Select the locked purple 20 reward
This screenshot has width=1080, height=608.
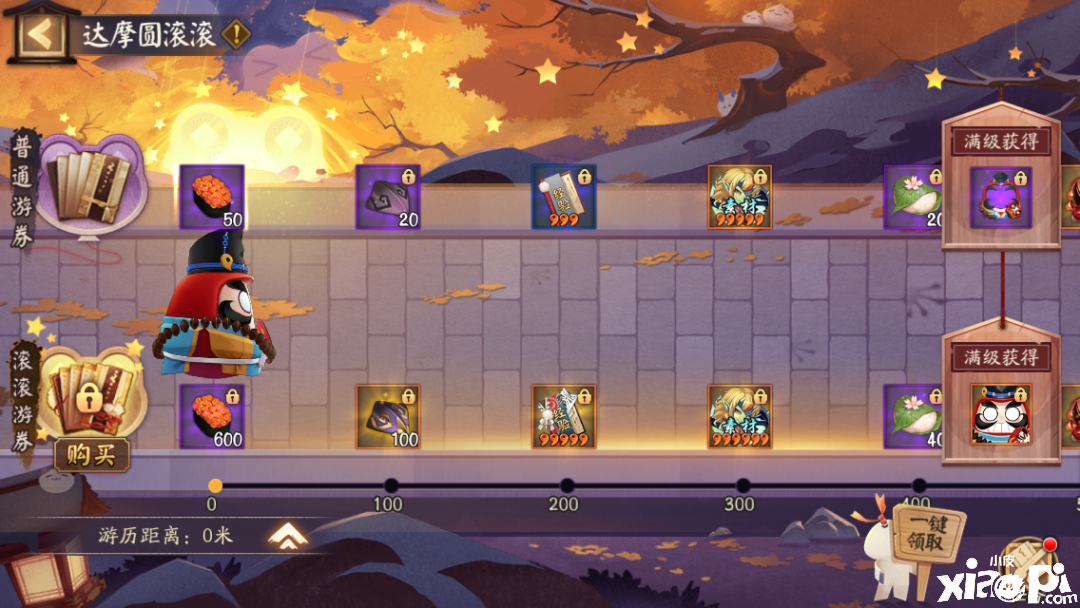pos(388,197)
